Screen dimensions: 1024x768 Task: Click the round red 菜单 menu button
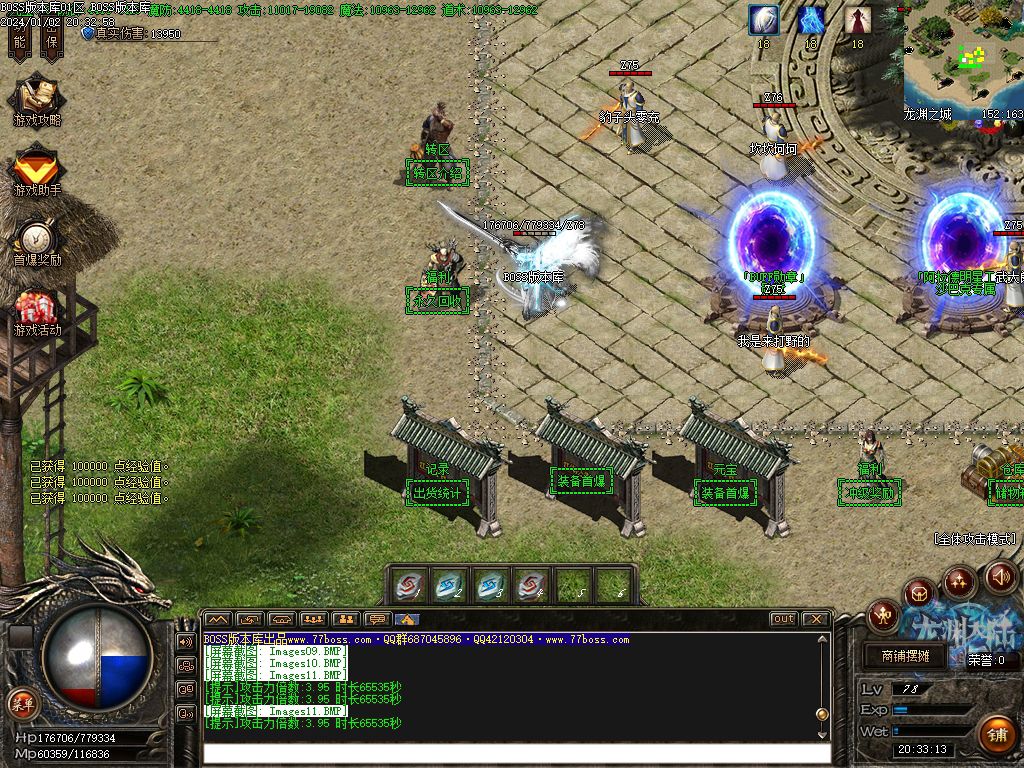(x=21, y=703)
